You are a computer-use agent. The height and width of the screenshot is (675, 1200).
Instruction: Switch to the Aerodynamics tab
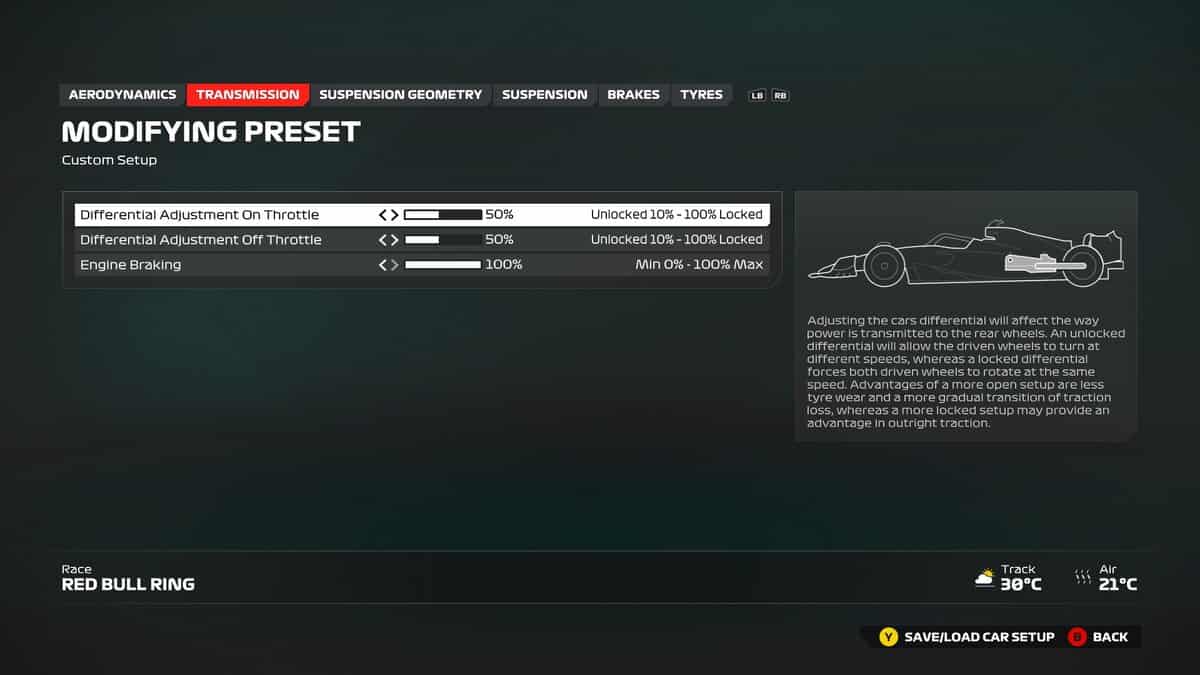pyautogui.click(x=122, y=95)
